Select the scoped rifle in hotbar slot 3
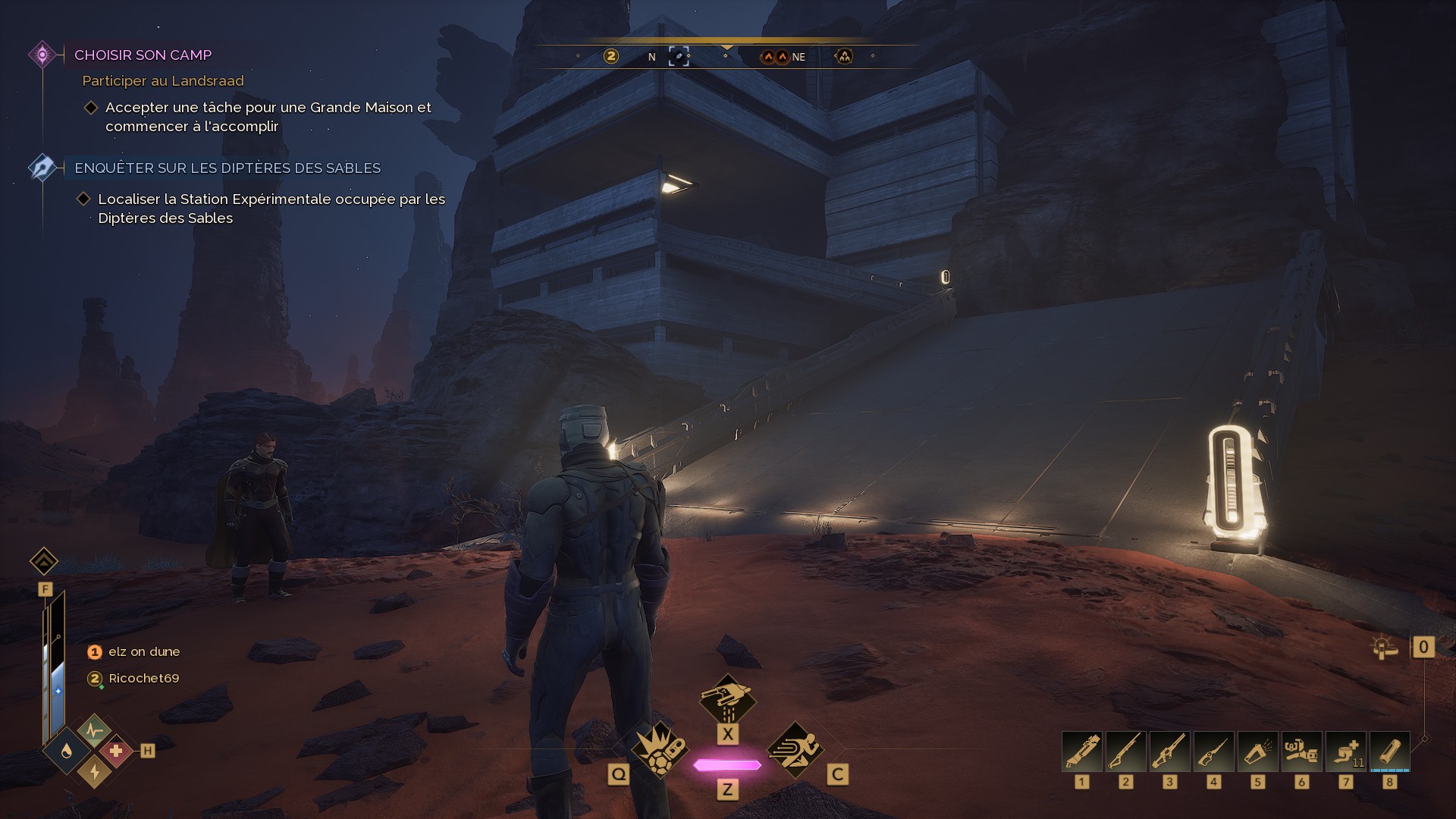1456x819 pixels. tap(1170, 751)
